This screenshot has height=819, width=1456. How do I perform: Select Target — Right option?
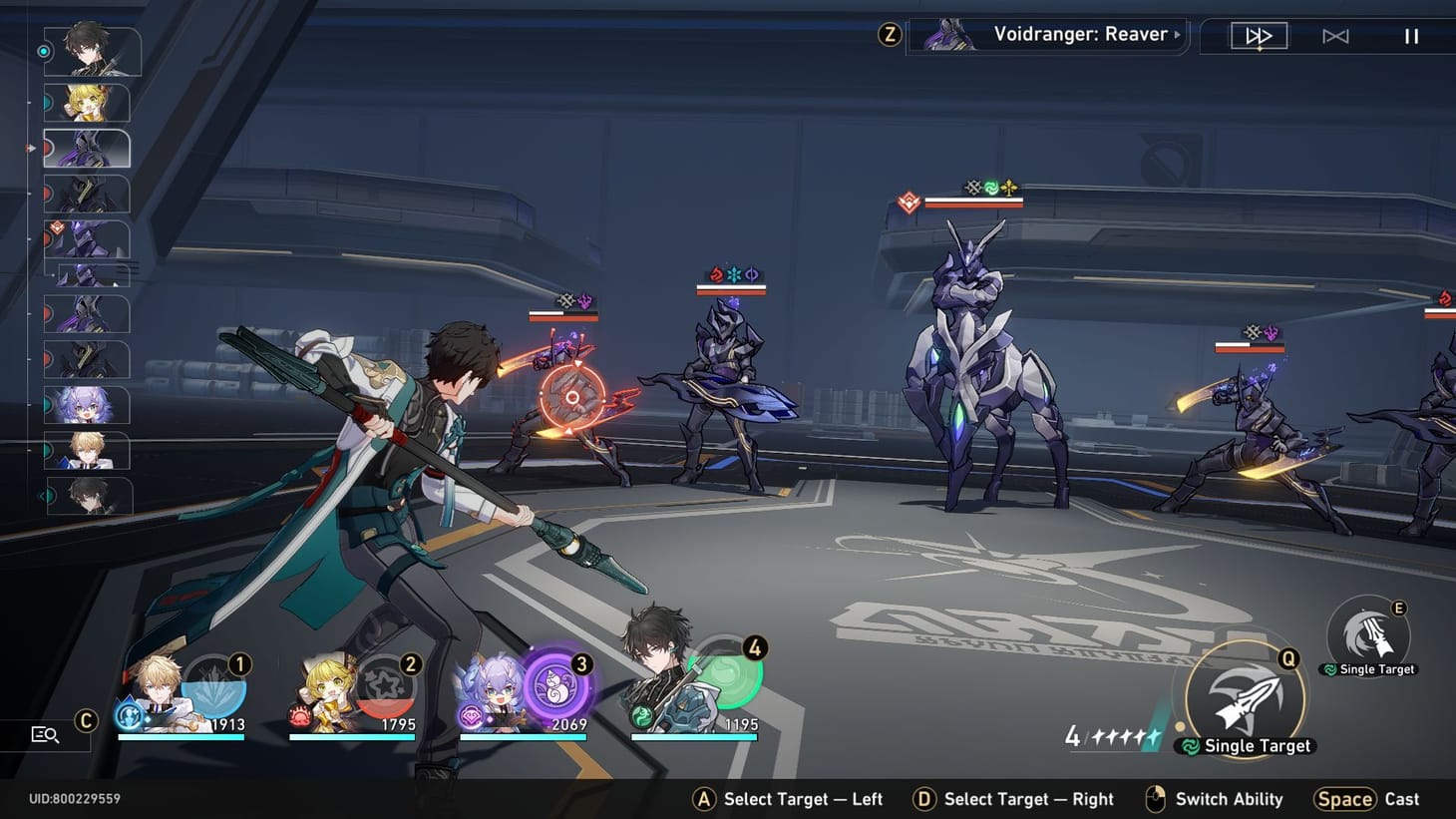coord(924,798)
